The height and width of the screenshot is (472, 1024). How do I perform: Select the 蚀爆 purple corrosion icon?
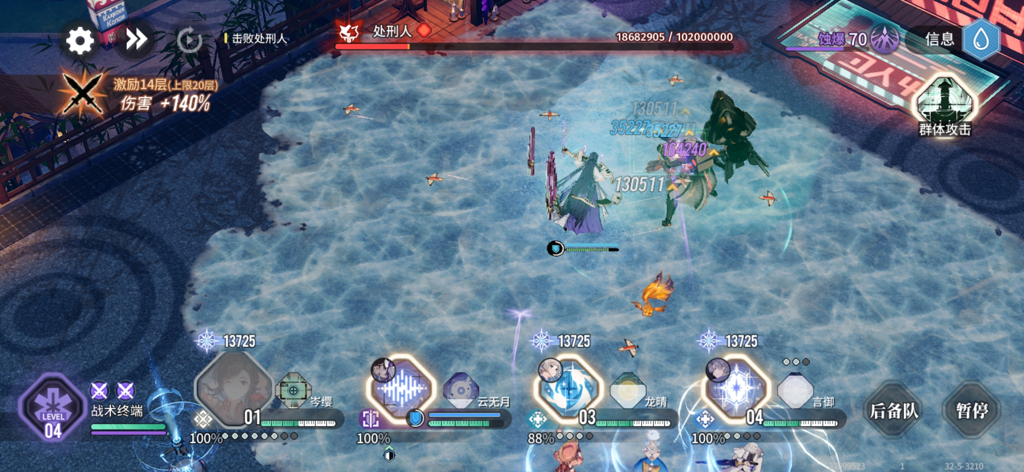click(x=884, y=39)
